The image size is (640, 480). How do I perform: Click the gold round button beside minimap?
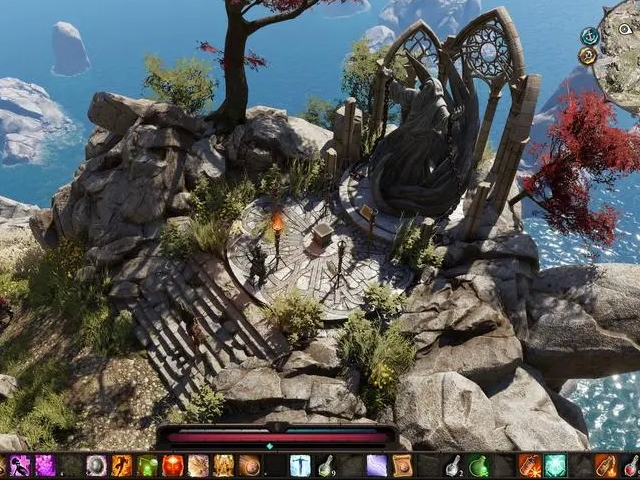coord(588,56)
